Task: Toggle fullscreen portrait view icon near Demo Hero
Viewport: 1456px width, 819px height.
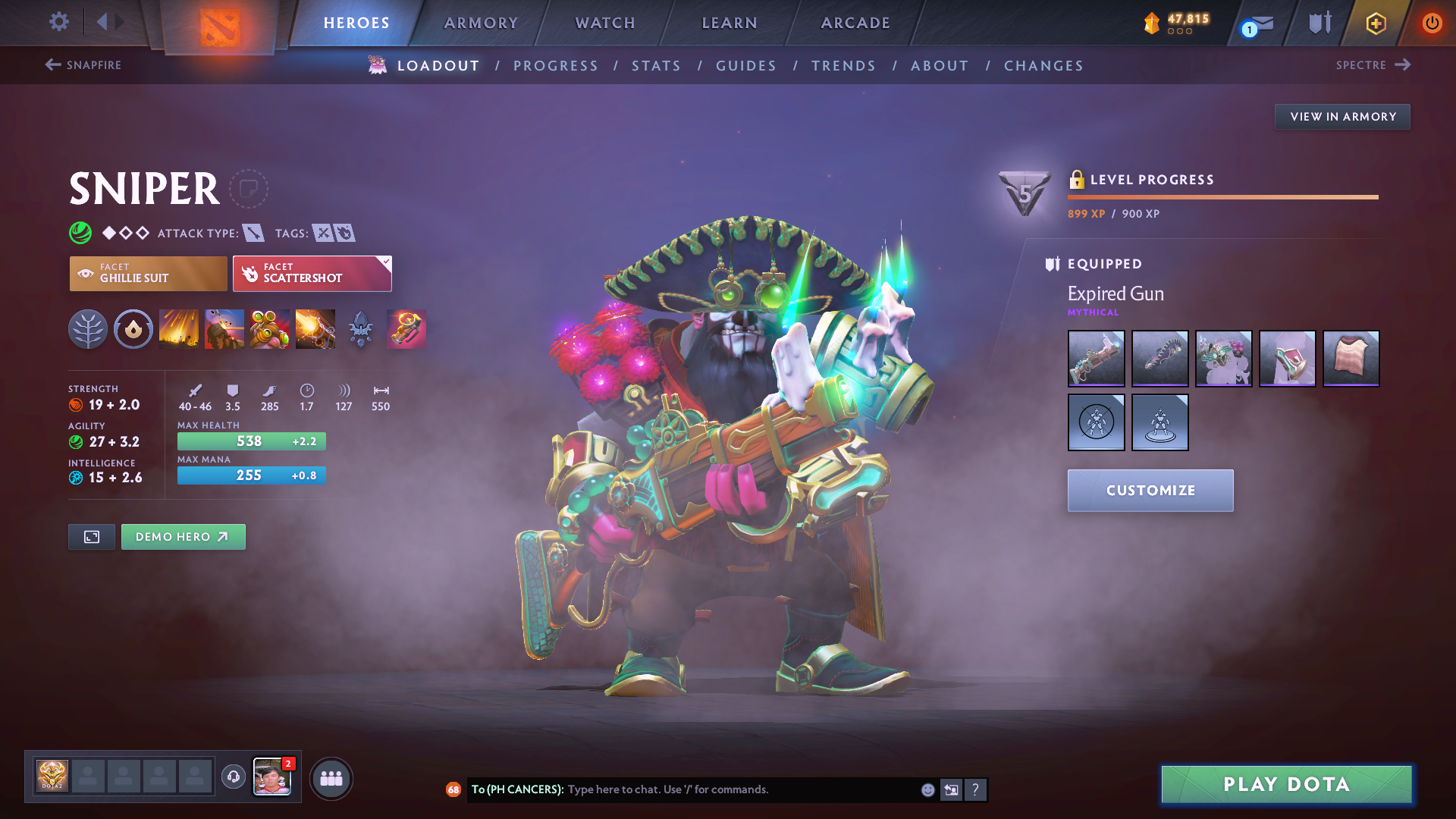Action: pos(91,536)
